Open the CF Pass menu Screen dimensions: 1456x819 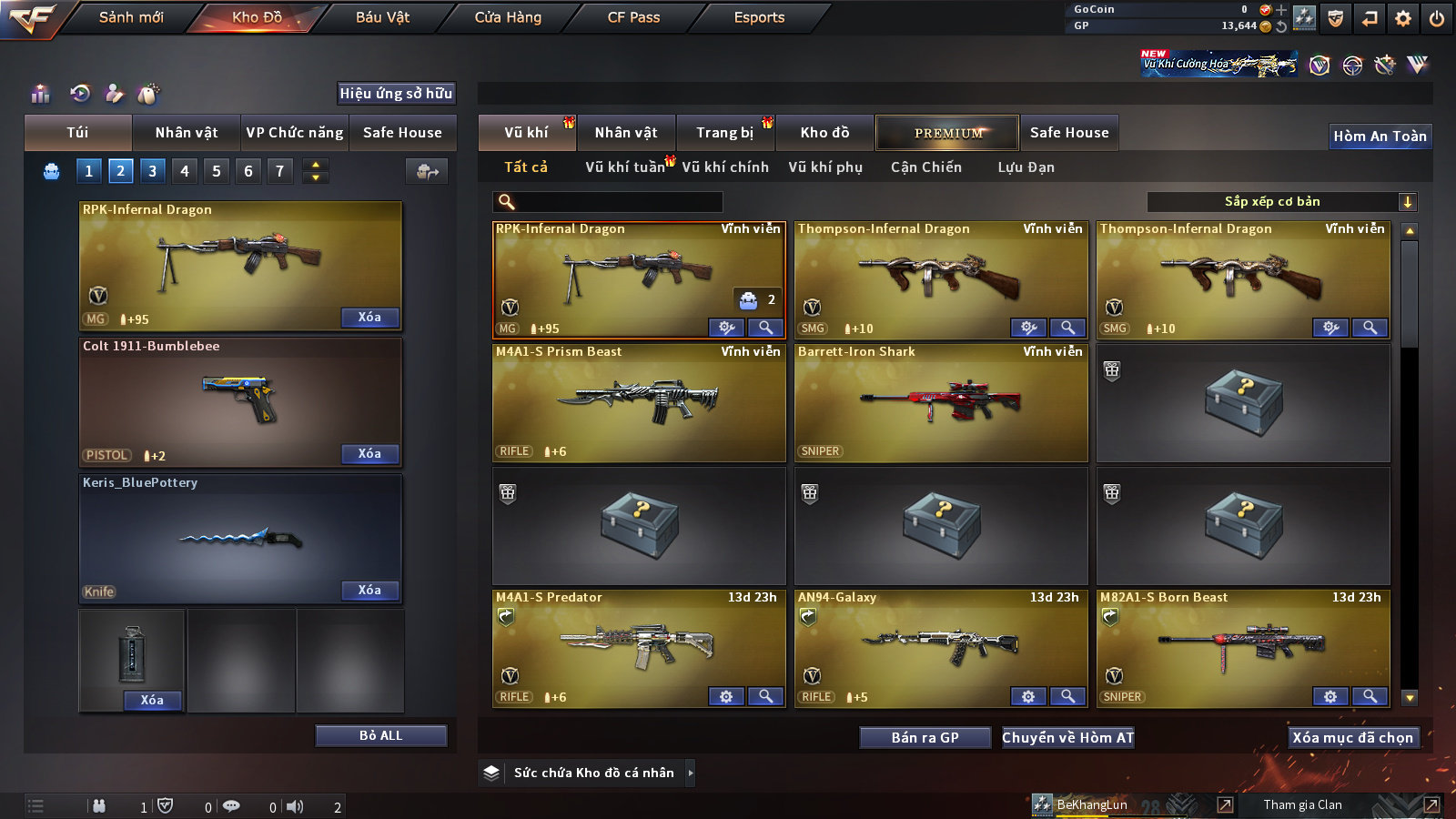(x=633, y=17)
